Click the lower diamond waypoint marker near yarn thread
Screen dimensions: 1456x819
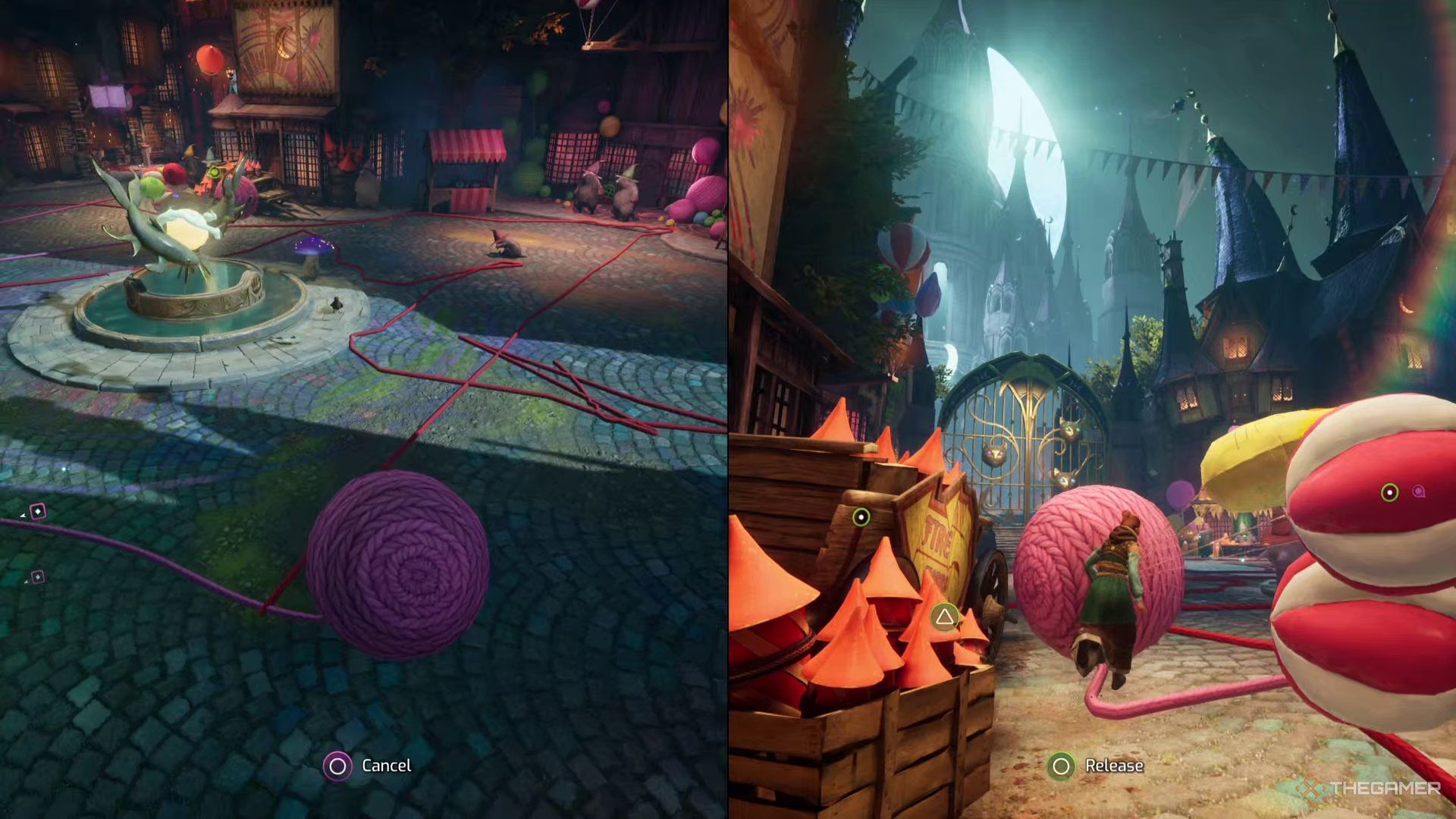point(36,577)
